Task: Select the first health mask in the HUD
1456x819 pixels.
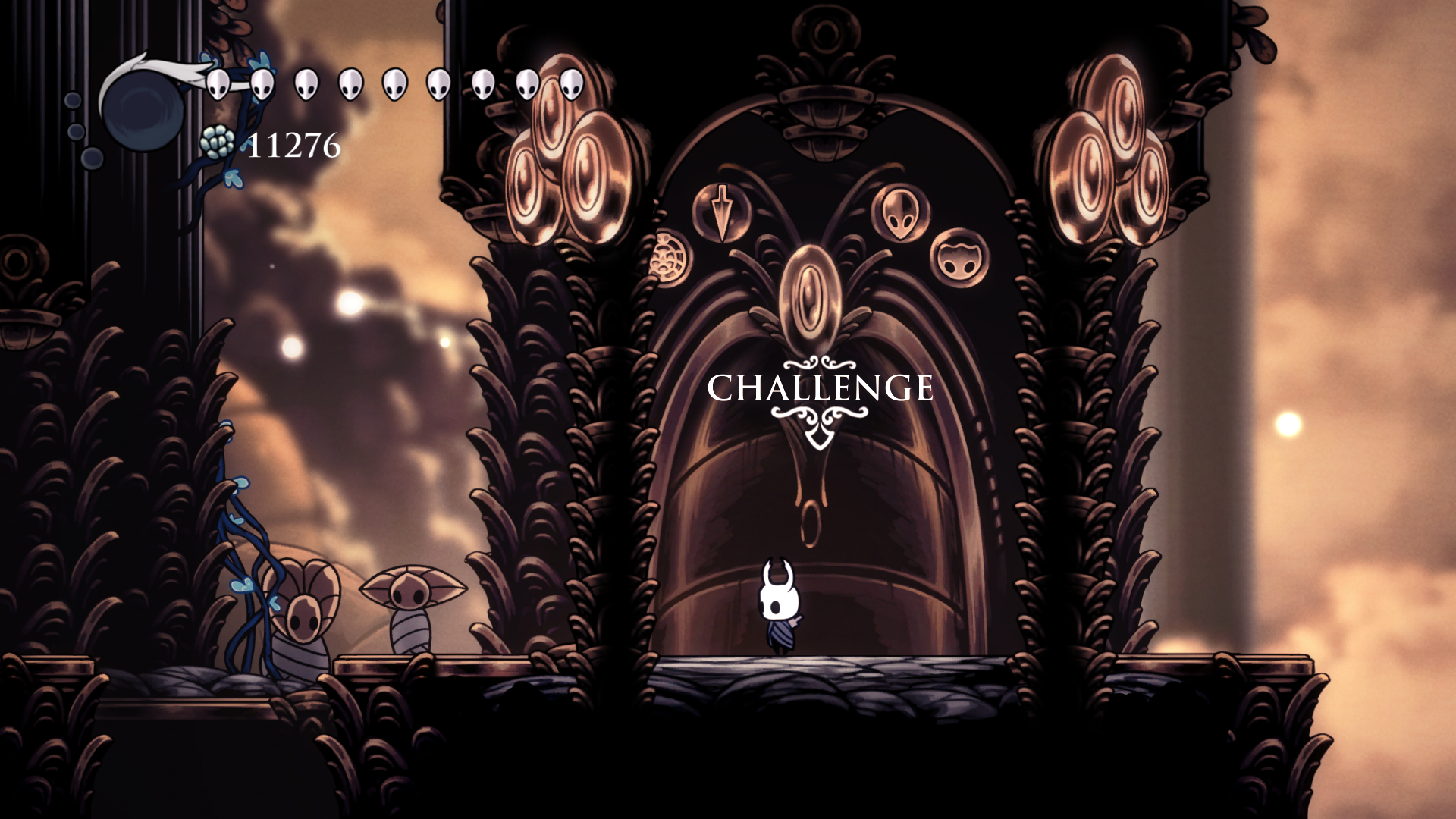Action: click(218, 83)
